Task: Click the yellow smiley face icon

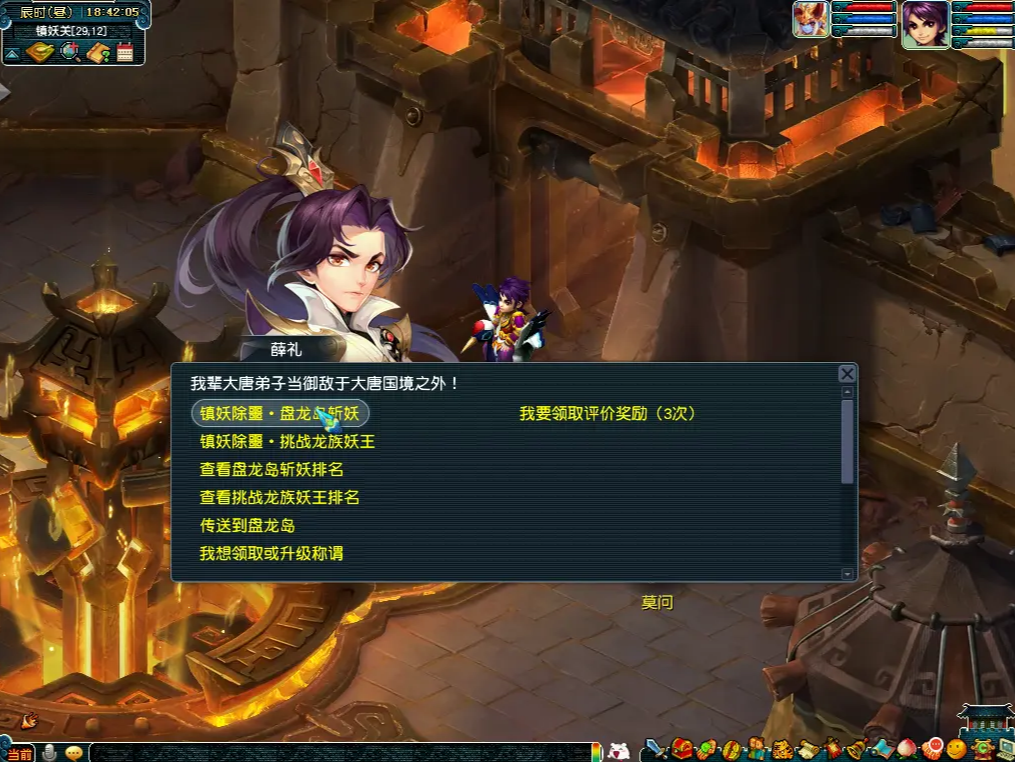Action: coord(957,749)
